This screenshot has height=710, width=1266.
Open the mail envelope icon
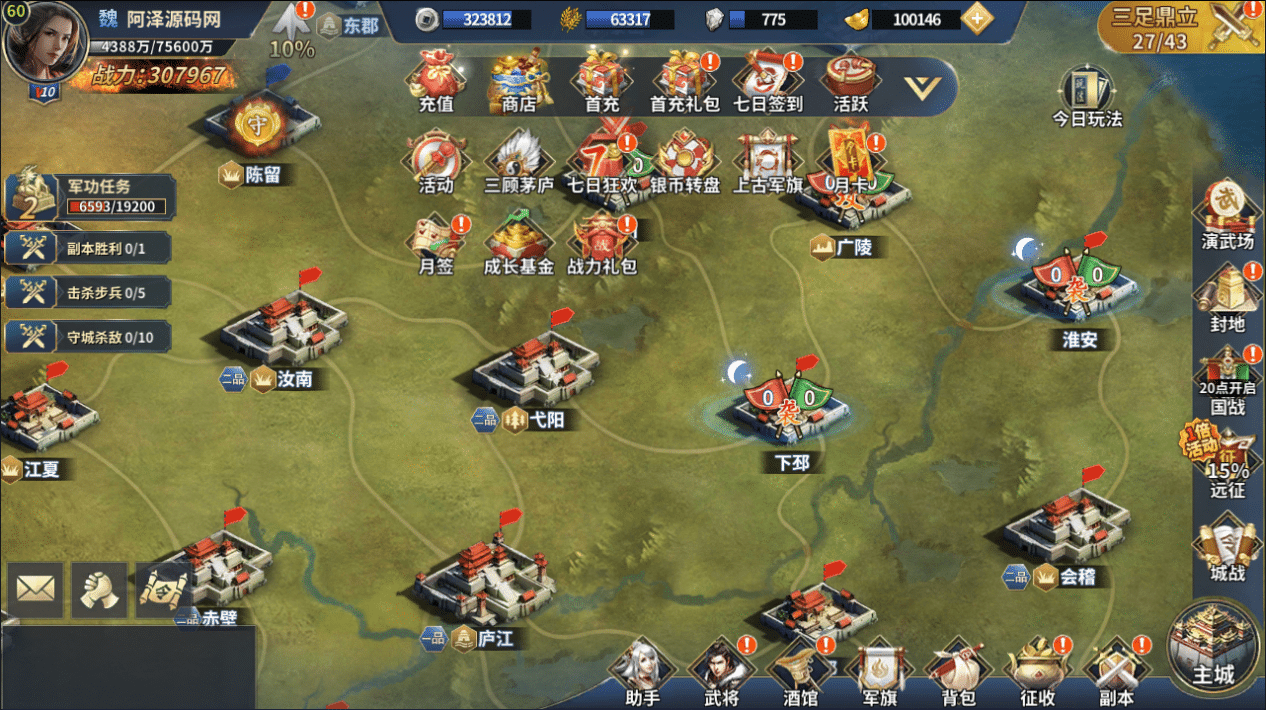pos(36,589)
